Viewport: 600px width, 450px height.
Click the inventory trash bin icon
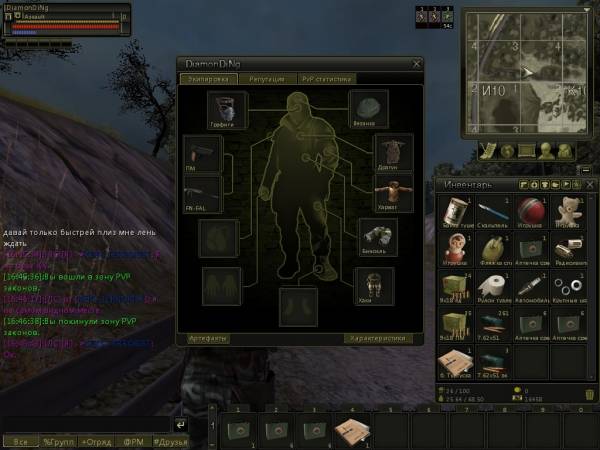click(589, 395)
